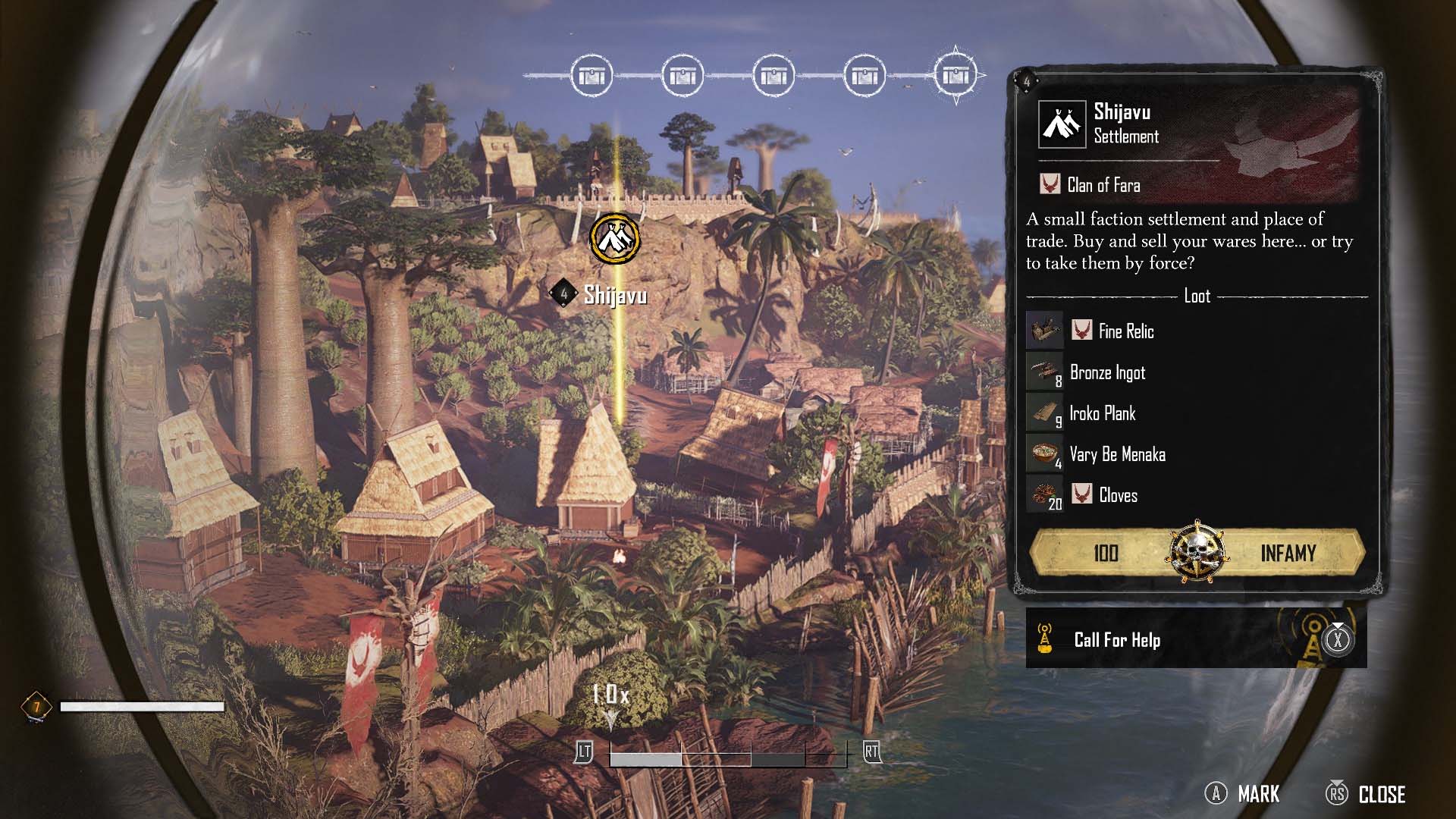1456x819 pixels.
Task: Select the Fine Relic loot row
Action: (1125, 331)
